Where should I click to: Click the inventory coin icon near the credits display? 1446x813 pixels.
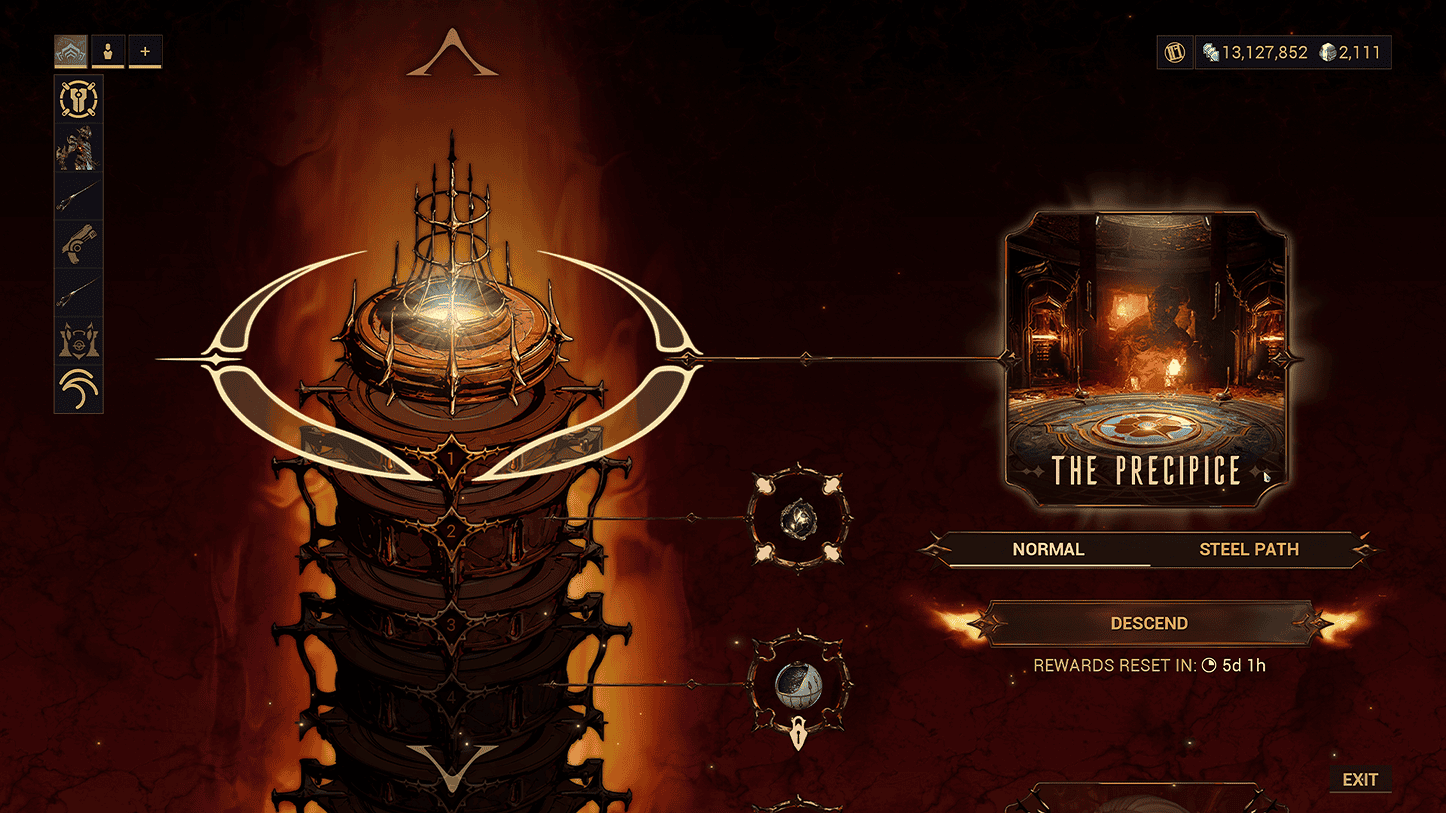coord(1174,51)
